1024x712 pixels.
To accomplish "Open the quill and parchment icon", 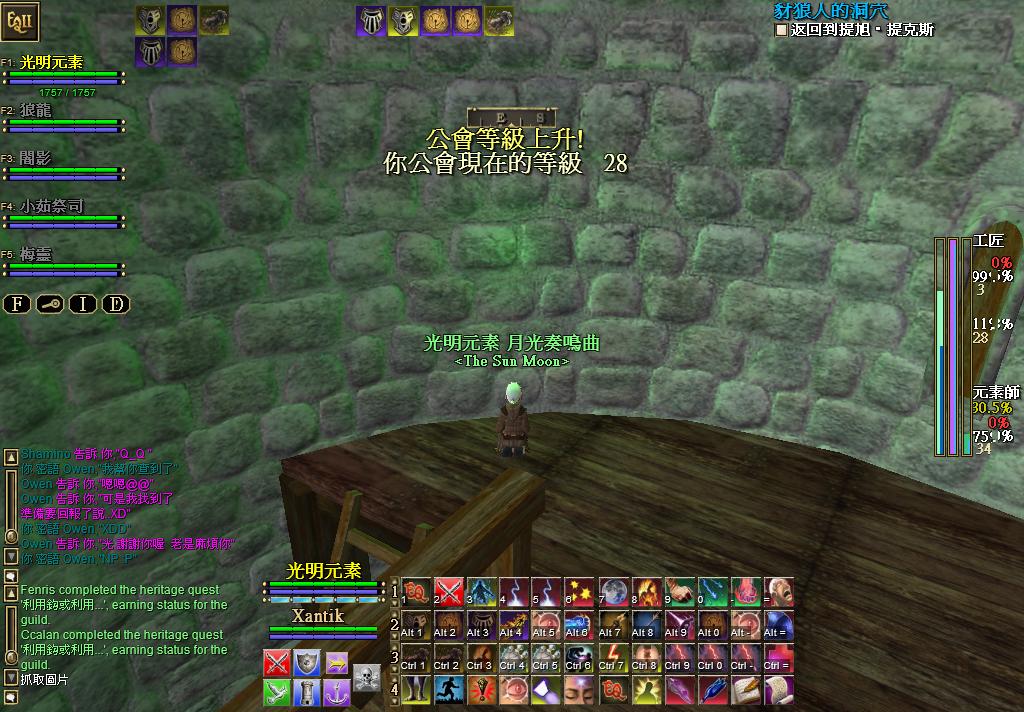I will [746, 690].
